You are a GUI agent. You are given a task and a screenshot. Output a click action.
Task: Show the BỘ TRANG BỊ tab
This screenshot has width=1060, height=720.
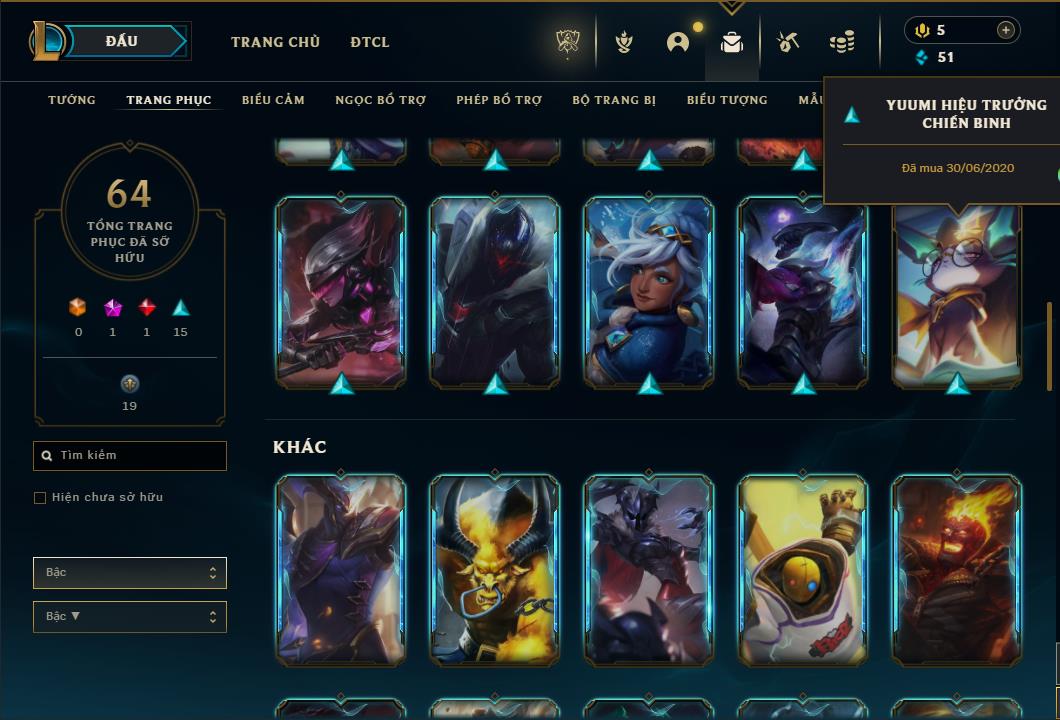coord(614,100)
